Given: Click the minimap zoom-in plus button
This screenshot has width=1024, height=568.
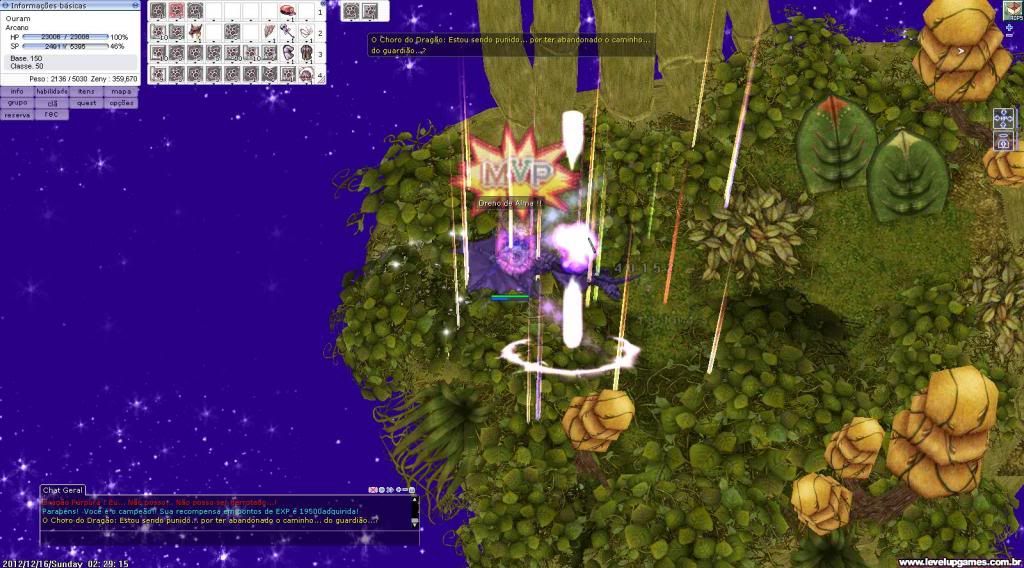Looking at the screenshot, I should coord(1008,27).
